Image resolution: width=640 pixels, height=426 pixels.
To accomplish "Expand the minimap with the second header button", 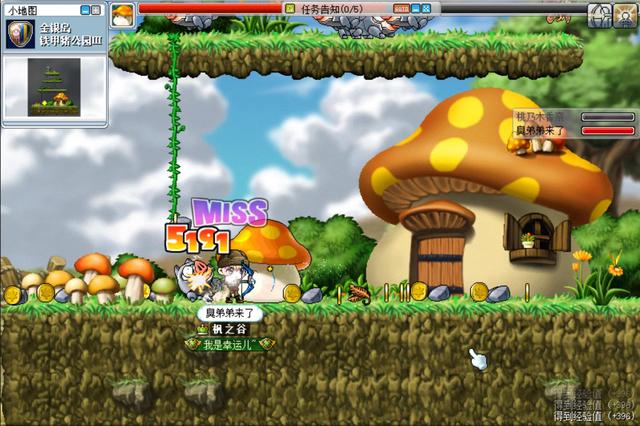I will click(97, 8).
